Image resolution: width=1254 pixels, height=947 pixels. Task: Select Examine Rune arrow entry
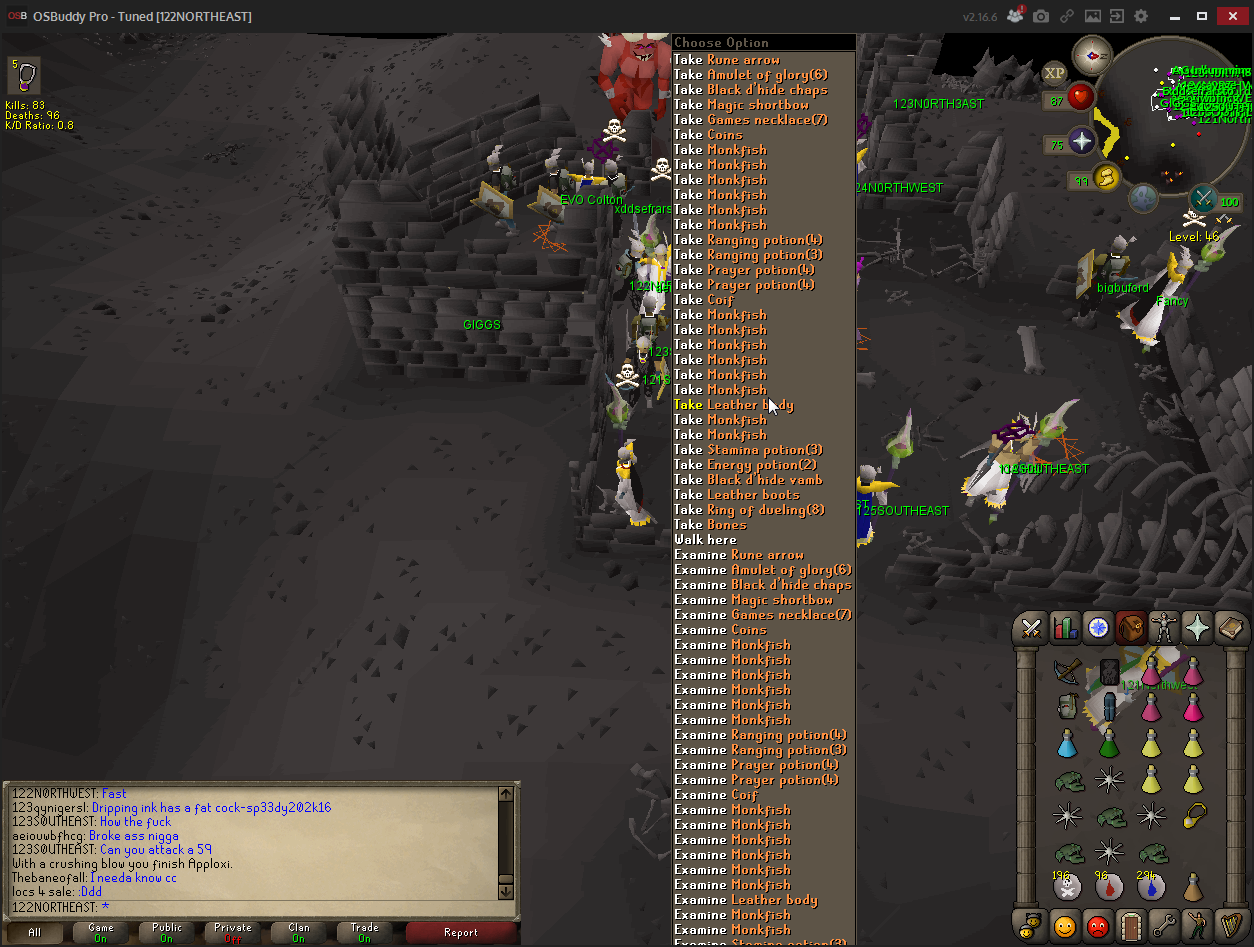coord(738,555)
